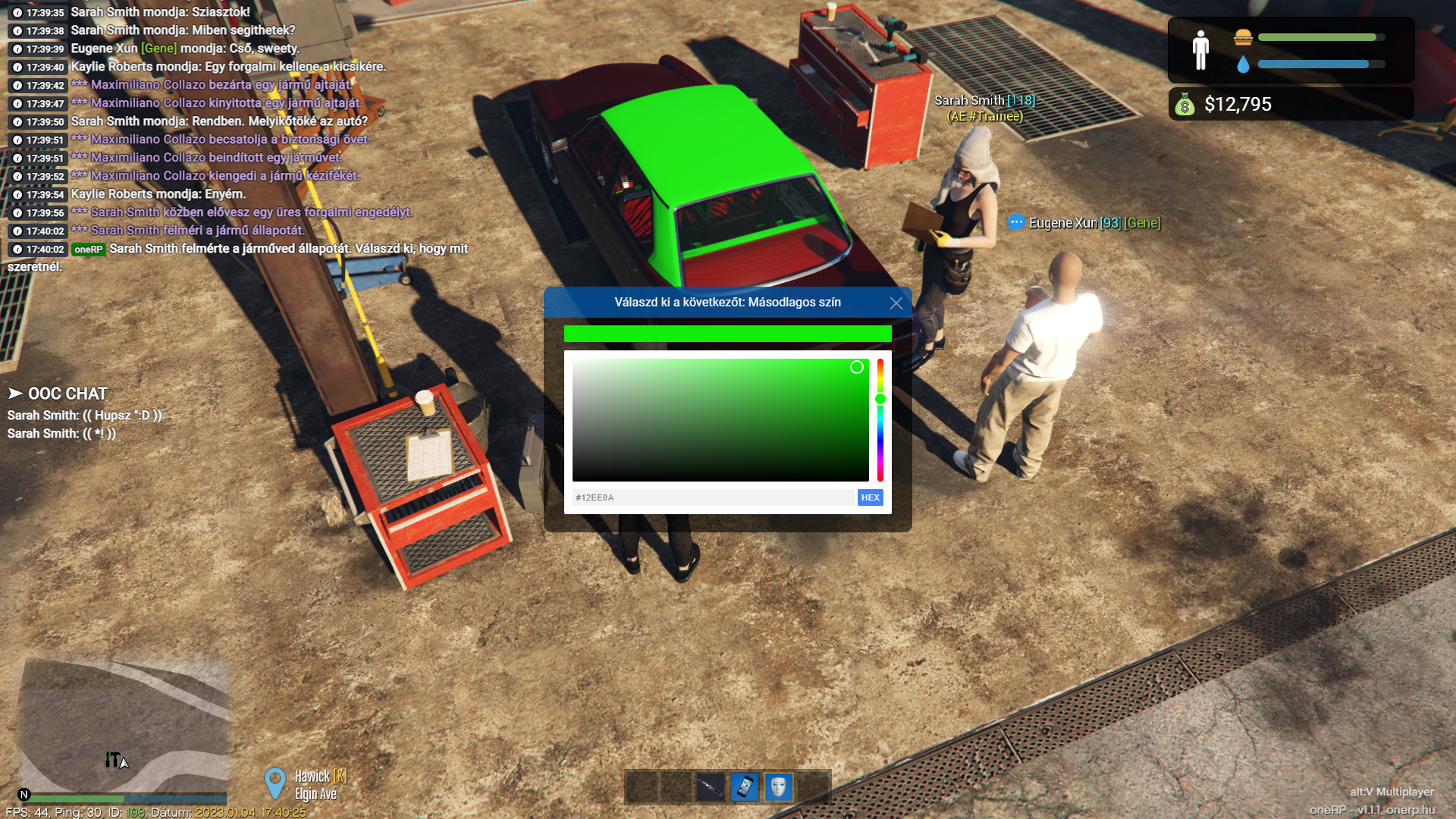1456x819 pixels.
Task: Click the hex color code field
Action: click(x=713, y=497)
